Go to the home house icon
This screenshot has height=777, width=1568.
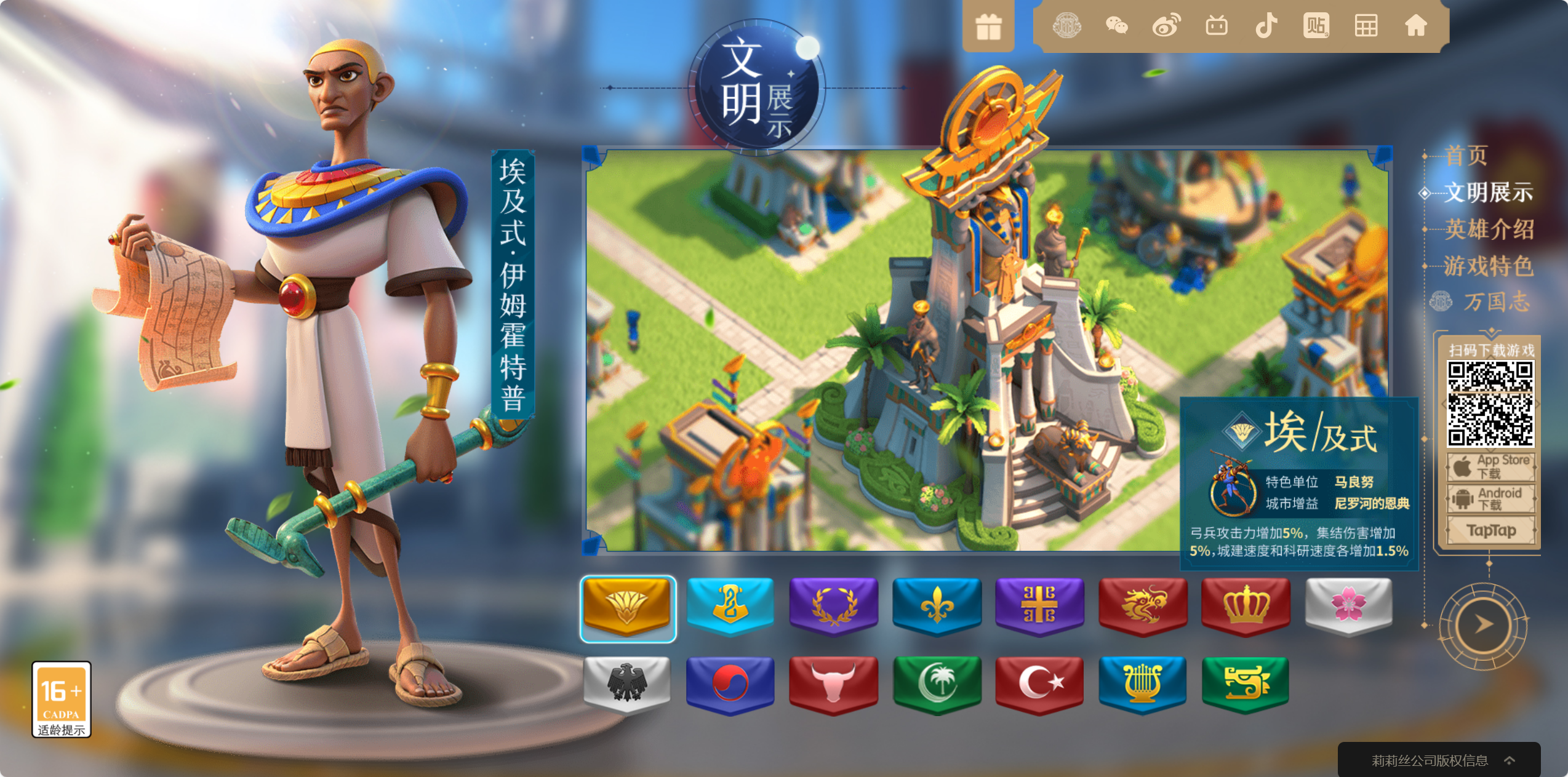coord(1415,26)
